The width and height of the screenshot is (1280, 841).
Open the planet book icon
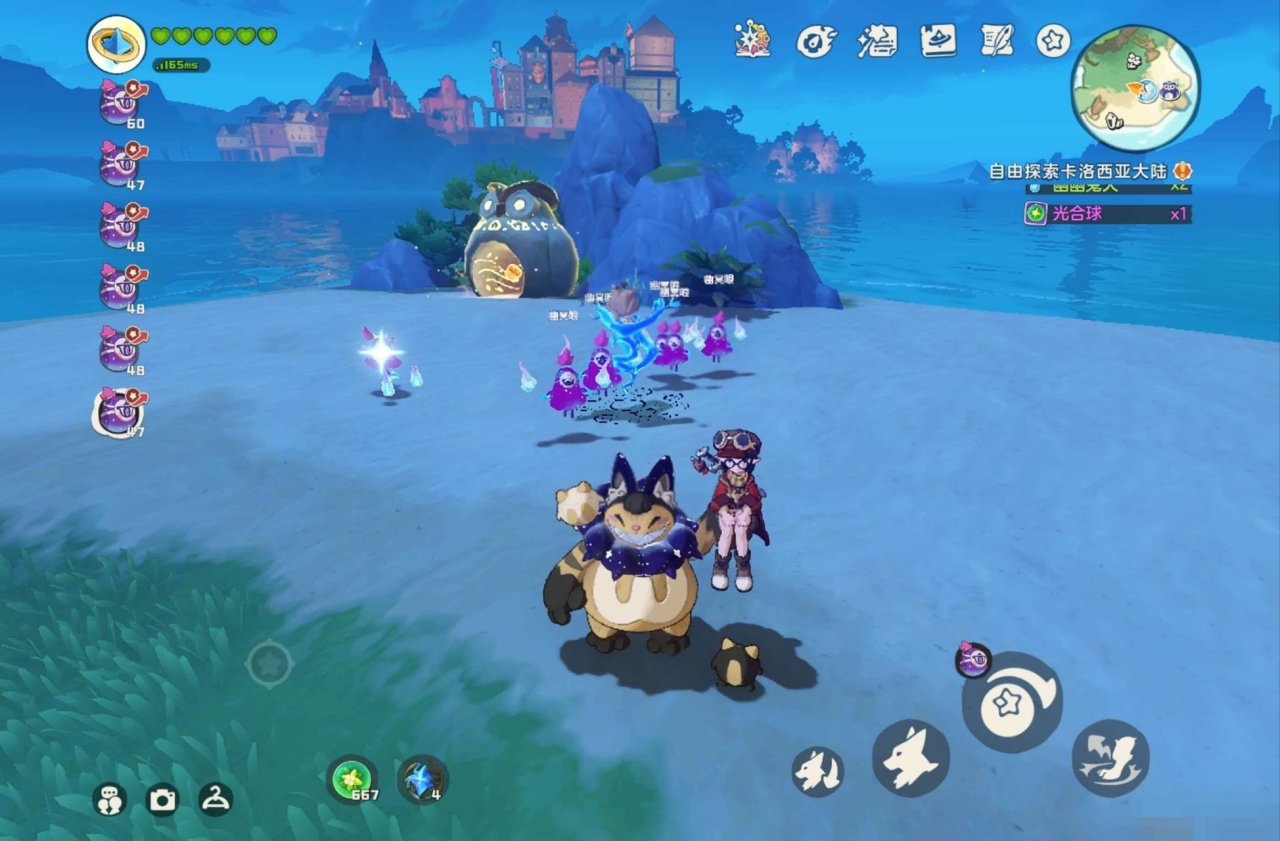937,40
